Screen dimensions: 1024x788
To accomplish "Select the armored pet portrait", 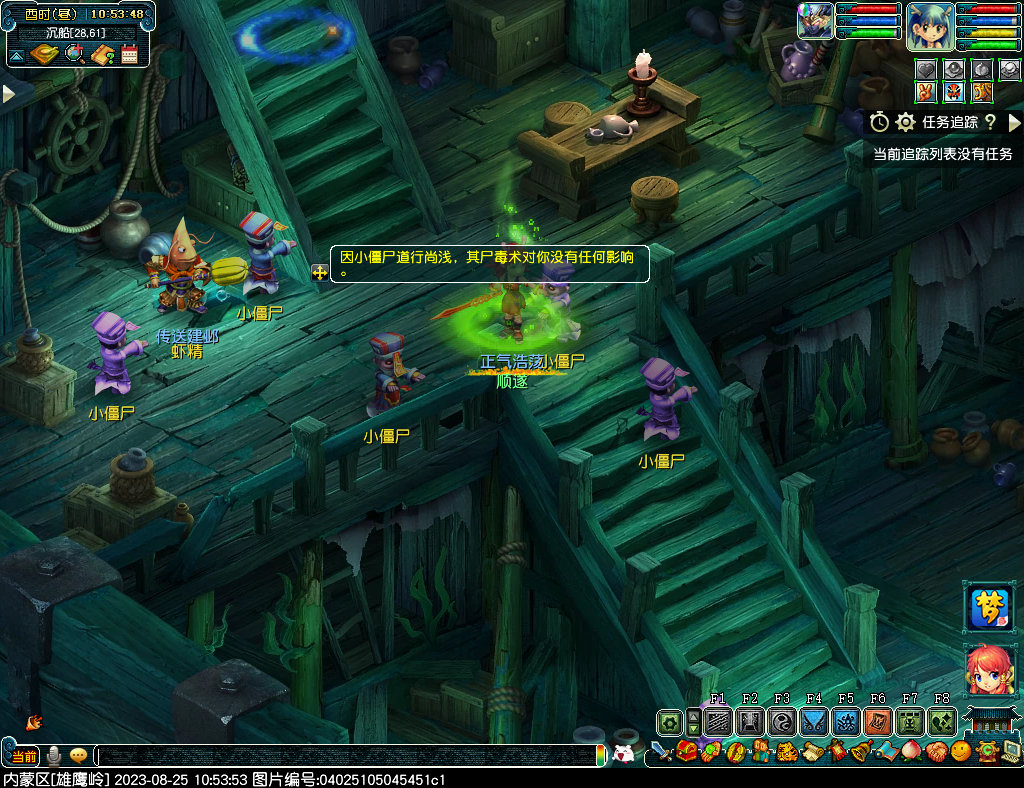I will (x=815, y=21).
